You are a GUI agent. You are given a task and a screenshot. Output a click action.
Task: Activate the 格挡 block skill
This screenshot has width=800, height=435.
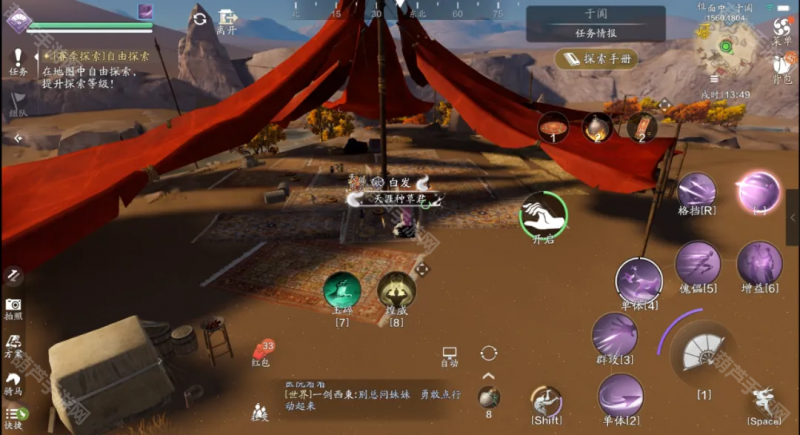(697, 191)
